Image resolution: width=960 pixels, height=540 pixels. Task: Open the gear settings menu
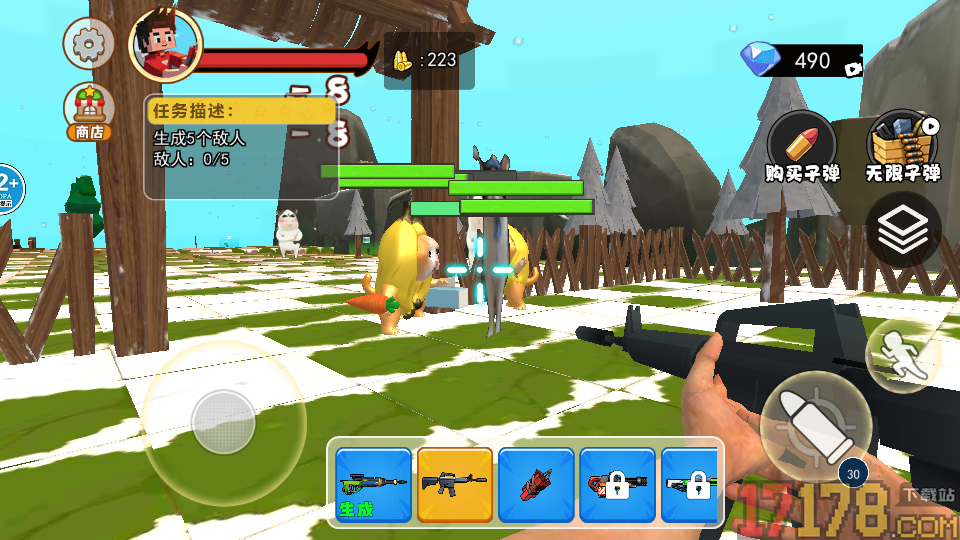[x=88, y=43]
